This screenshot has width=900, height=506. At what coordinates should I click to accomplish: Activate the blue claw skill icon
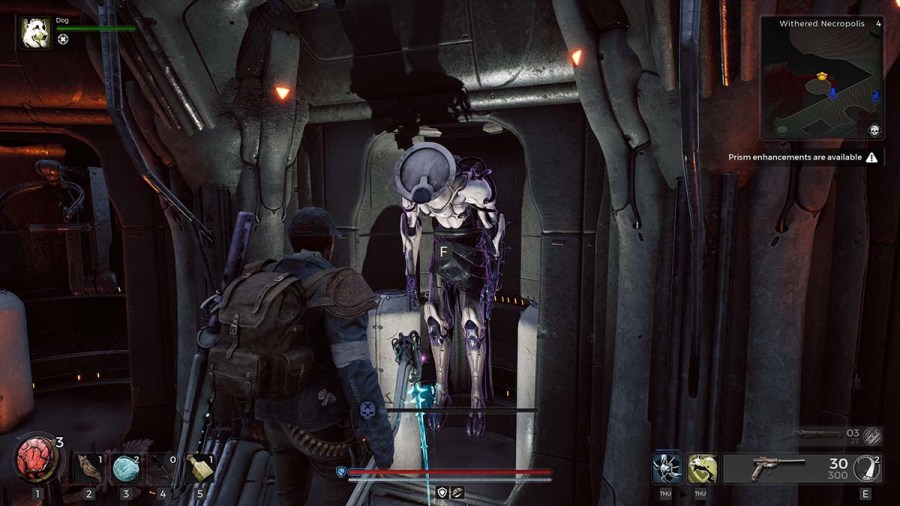[667, 467]
